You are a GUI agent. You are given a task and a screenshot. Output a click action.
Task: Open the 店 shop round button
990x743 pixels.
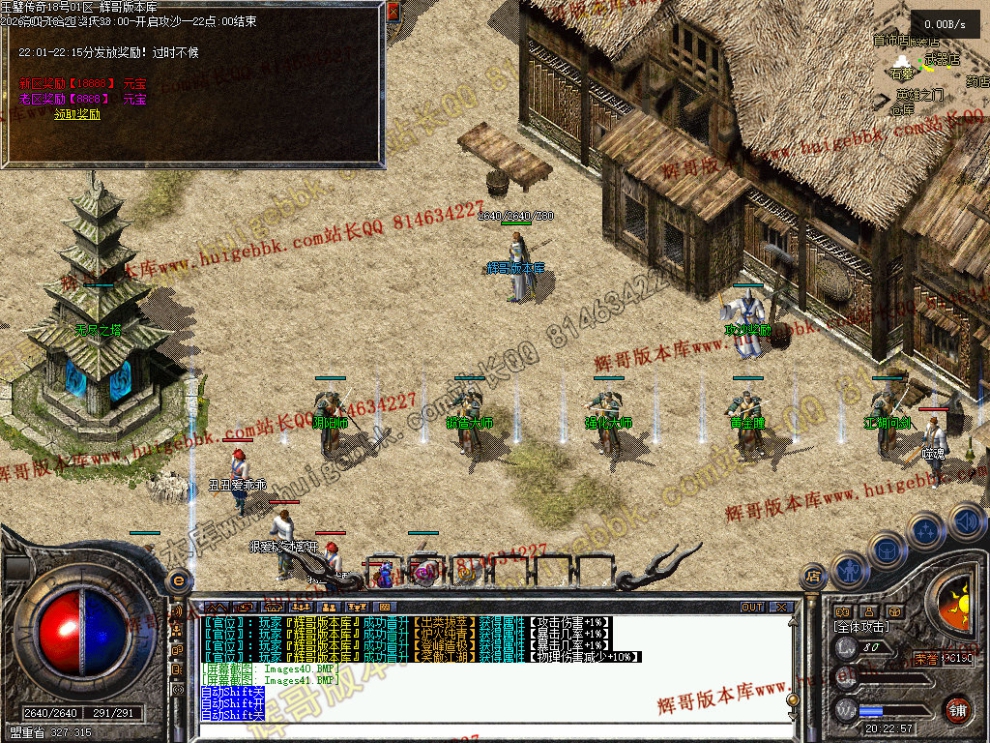coord(812,576)
